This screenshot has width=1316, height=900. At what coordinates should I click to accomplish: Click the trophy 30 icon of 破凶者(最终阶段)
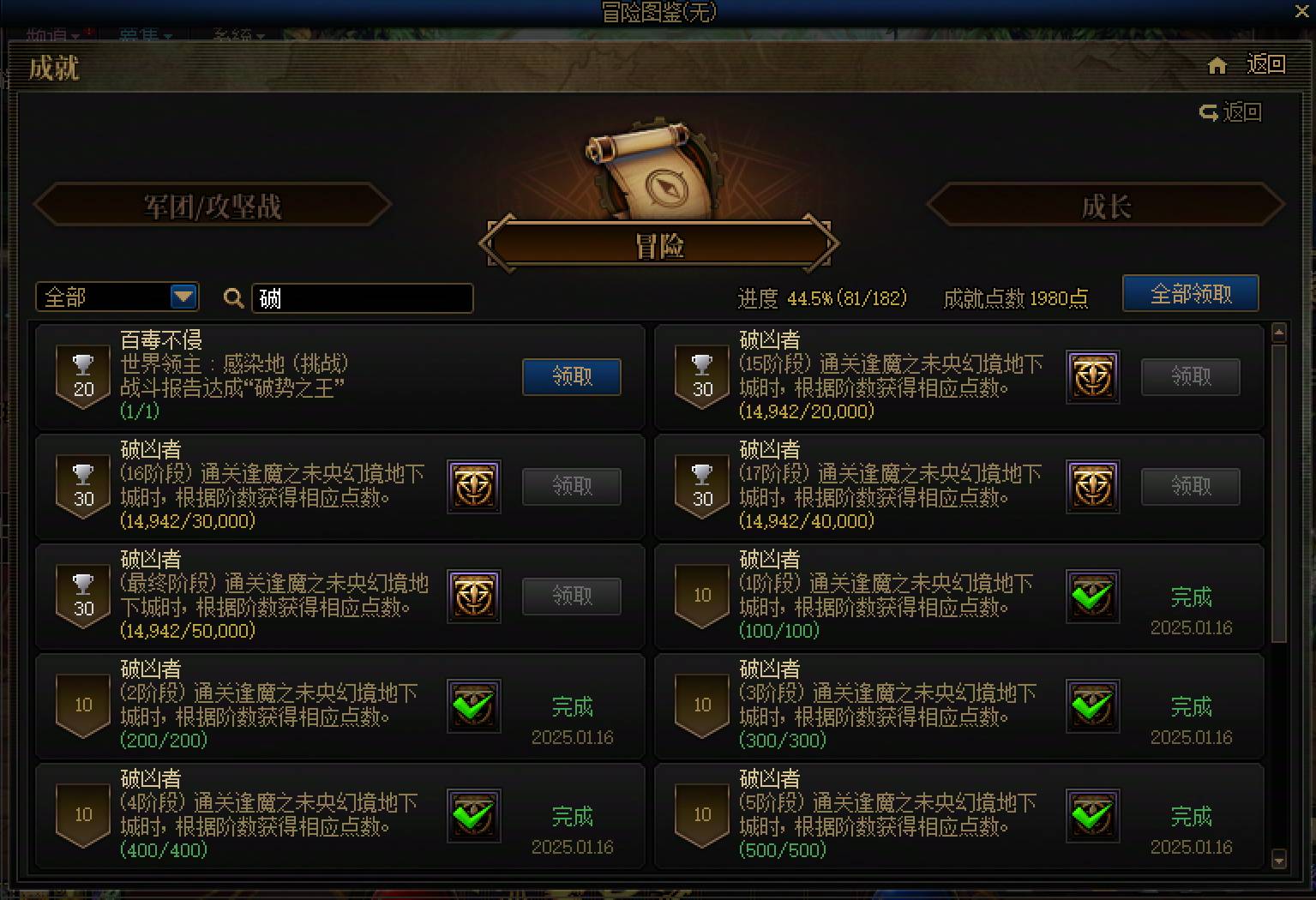coord(82,596)
